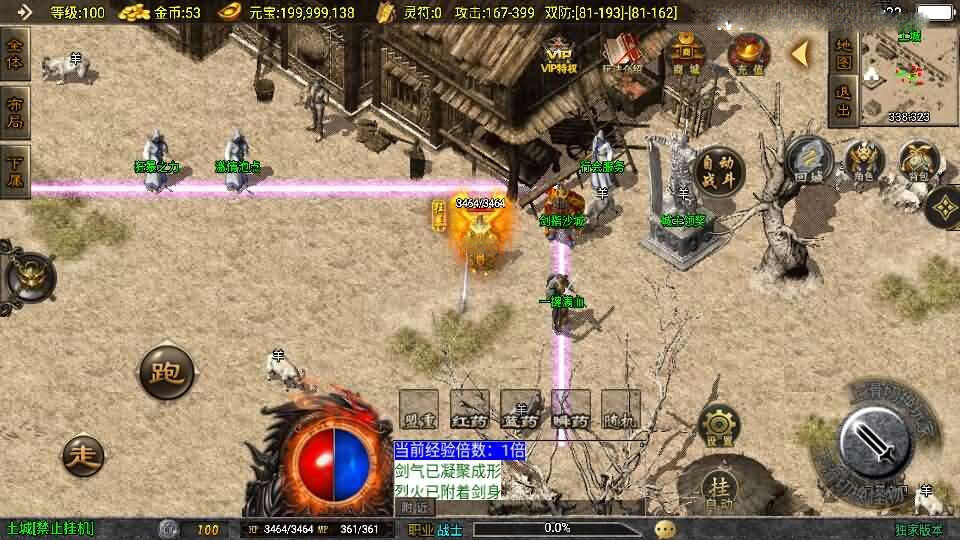Viewport: 960px width, 540px height.
Task: Collapse the top icon row with the yellow arrow
Action: pos(800,53)
